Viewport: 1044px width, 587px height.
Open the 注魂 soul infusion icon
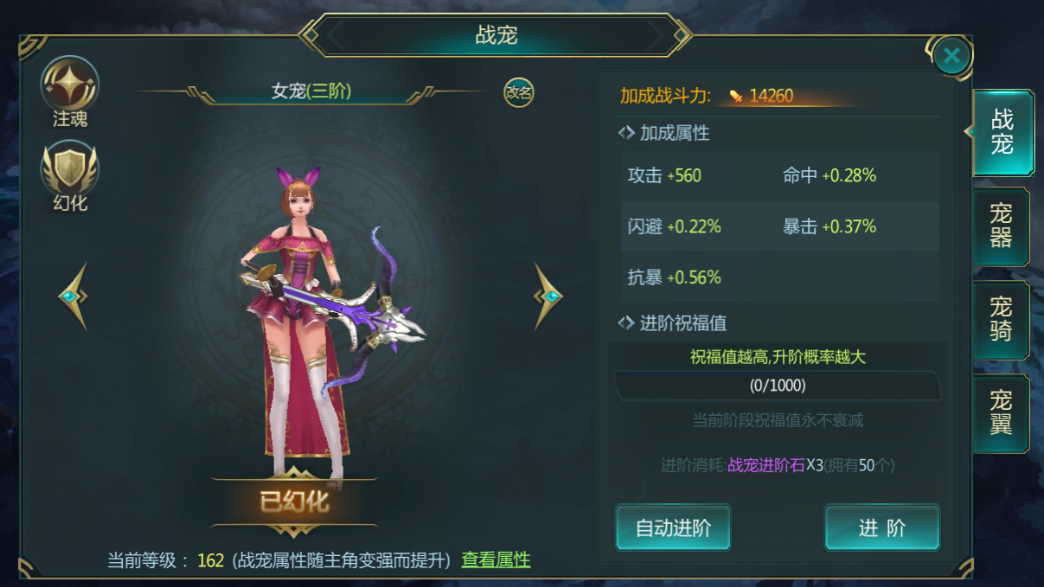[70, 88]
